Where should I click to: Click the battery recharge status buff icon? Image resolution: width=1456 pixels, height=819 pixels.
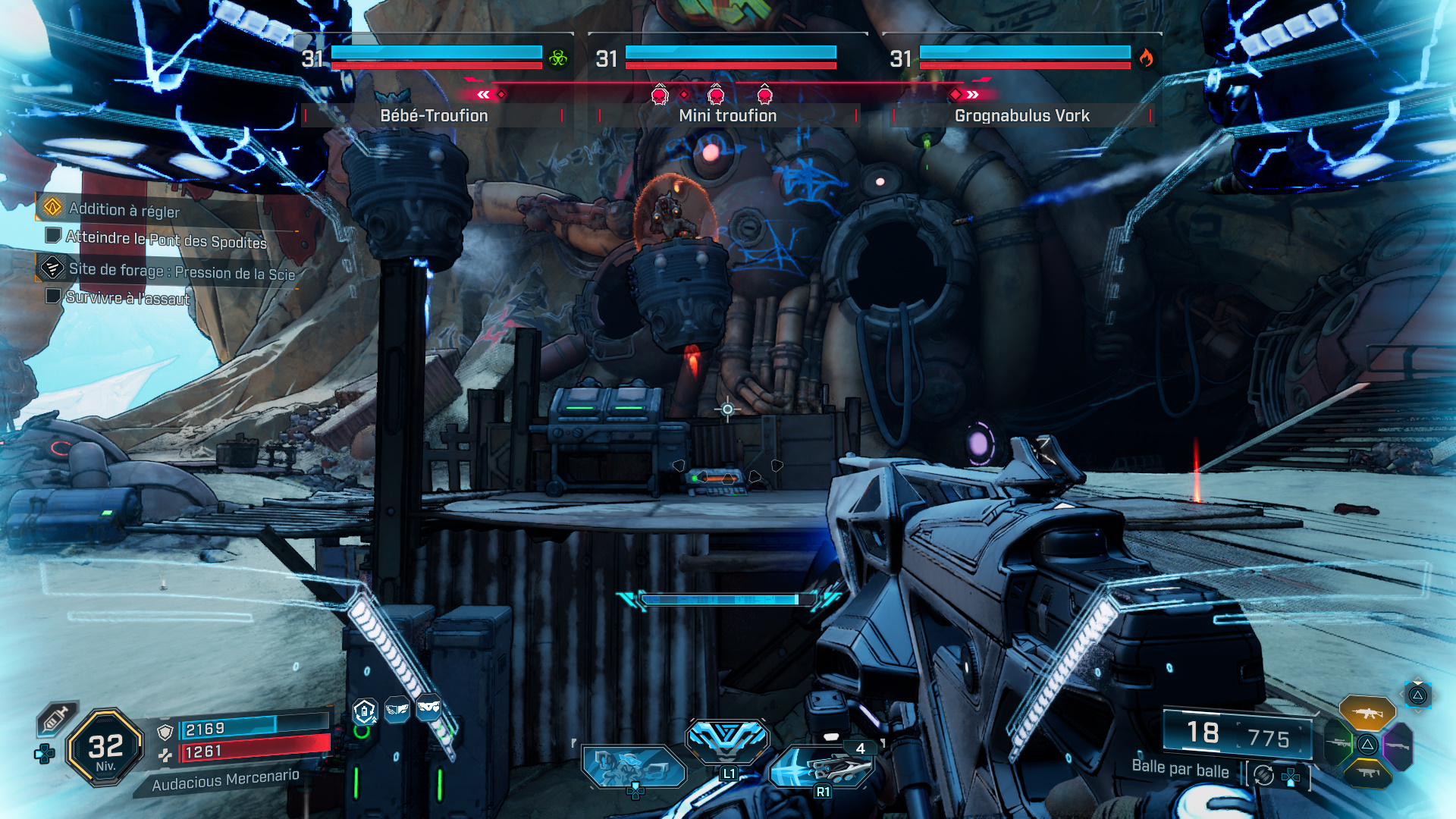pos(365,711)
